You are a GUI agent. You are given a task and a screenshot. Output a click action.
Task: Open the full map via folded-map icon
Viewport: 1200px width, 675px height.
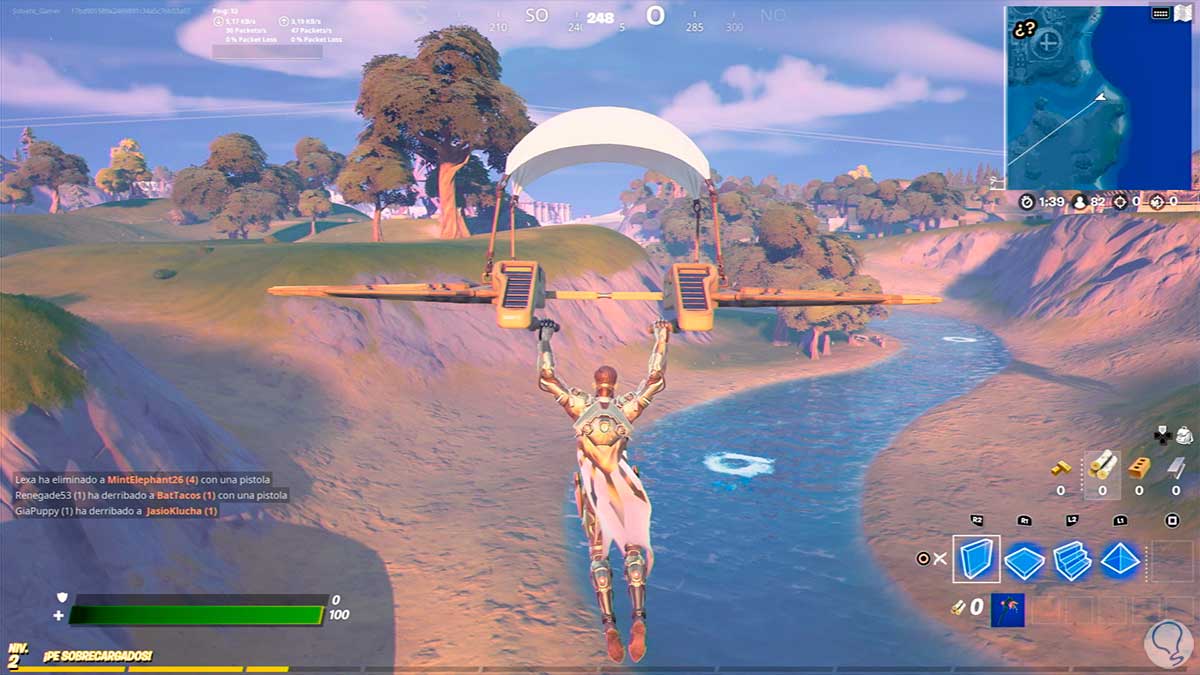coord(1183,13)
